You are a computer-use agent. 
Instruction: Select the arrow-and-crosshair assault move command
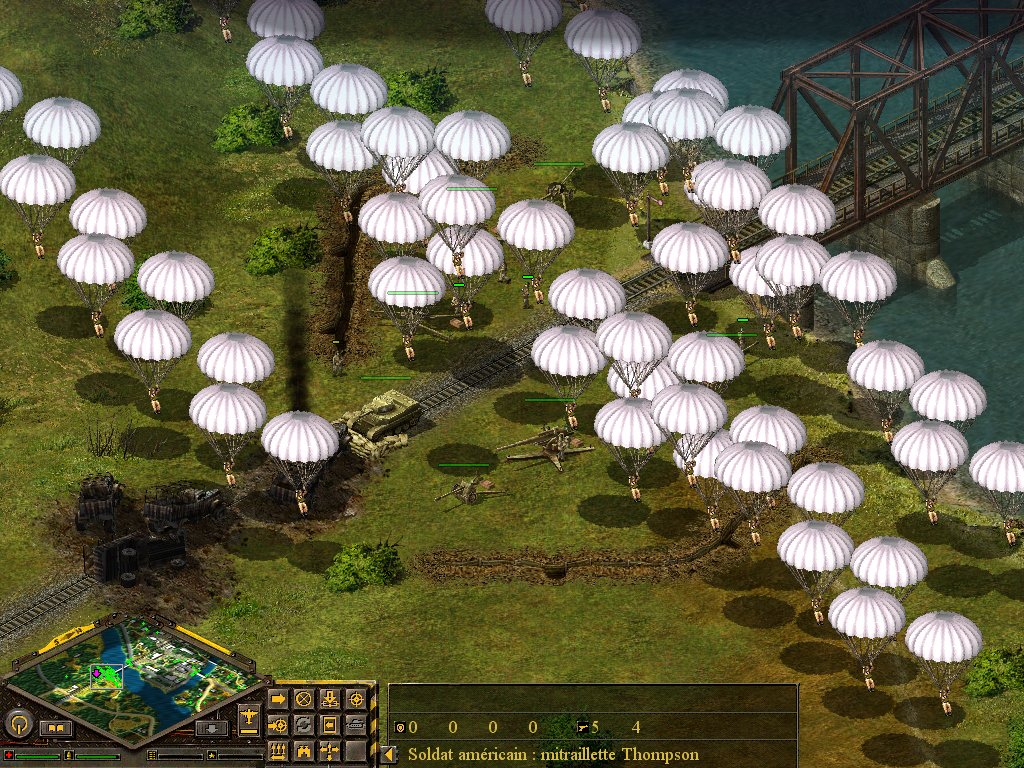(278, 724)
